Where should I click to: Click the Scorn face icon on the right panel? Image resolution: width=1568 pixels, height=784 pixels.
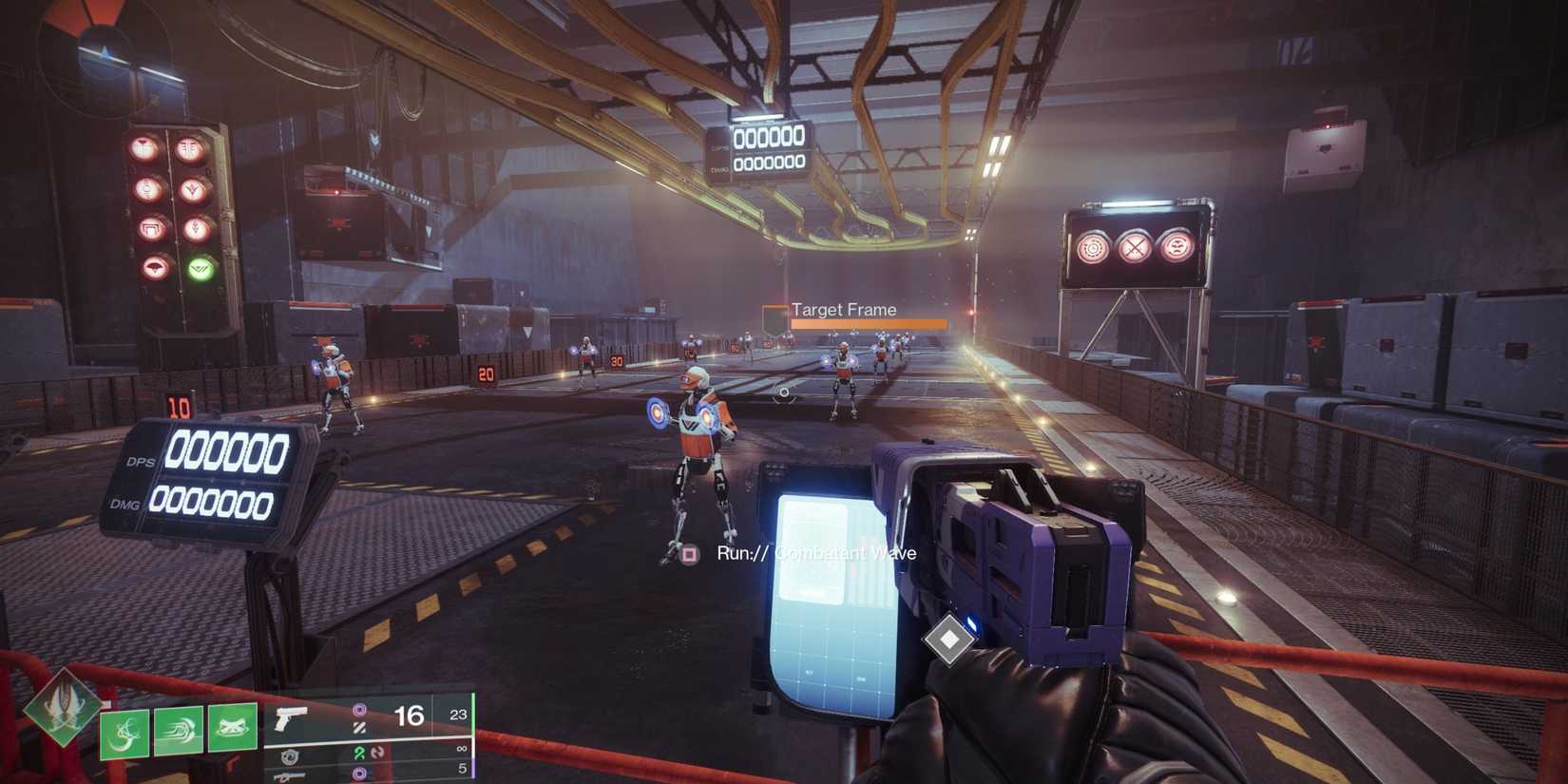(1176, 245)
